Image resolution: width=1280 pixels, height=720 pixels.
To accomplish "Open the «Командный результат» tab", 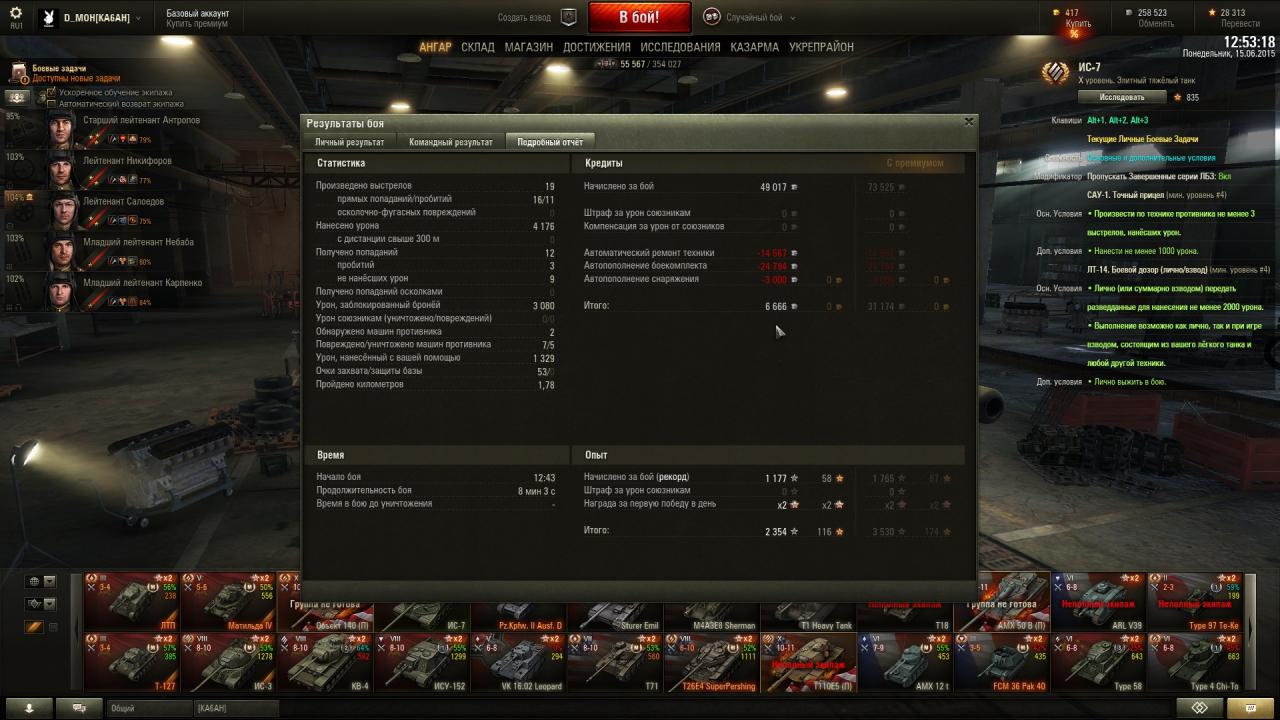I will point(450,142).
